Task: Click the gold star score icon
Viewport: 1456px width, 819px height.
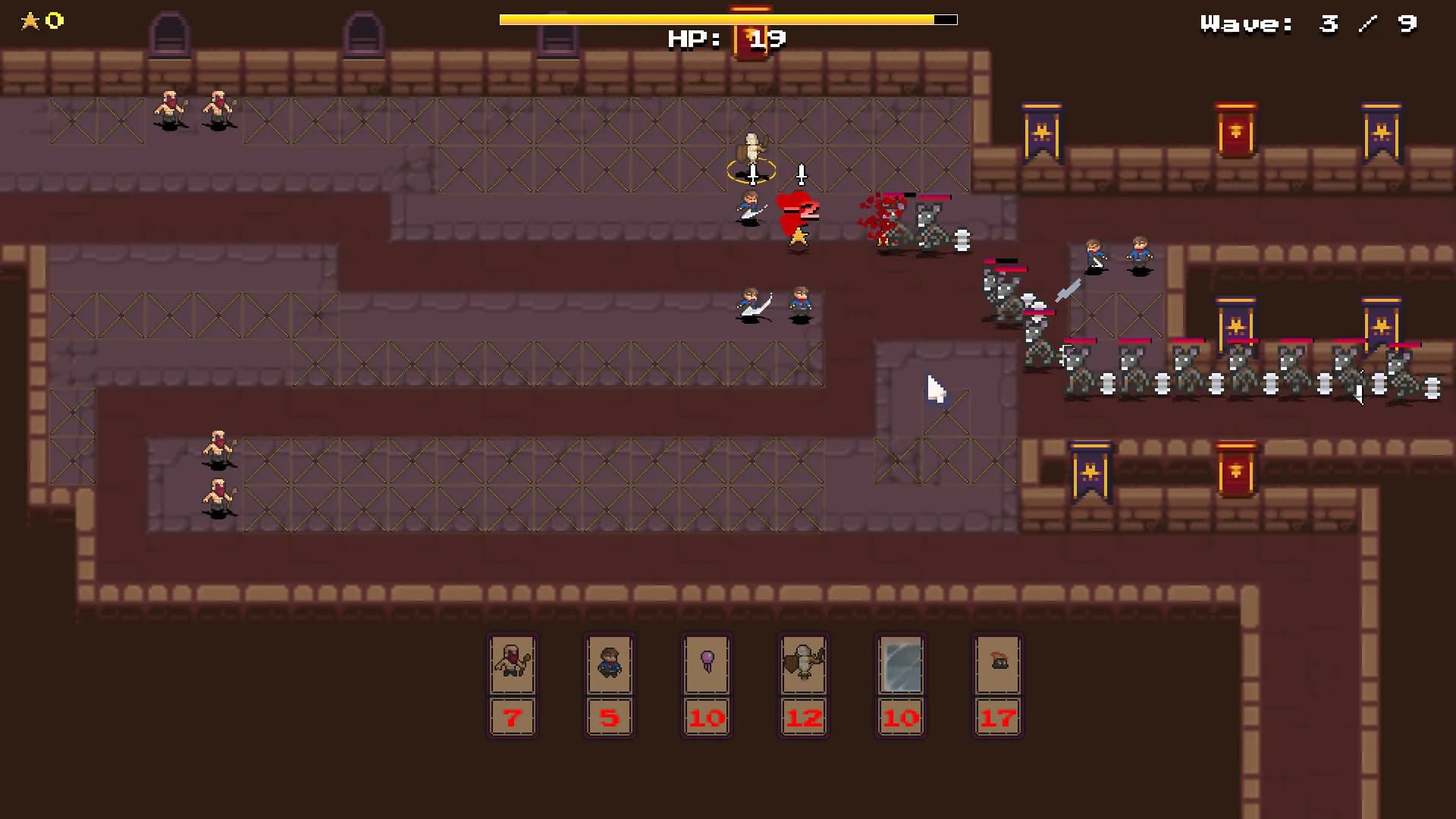Action: click(x=32, y=21)
